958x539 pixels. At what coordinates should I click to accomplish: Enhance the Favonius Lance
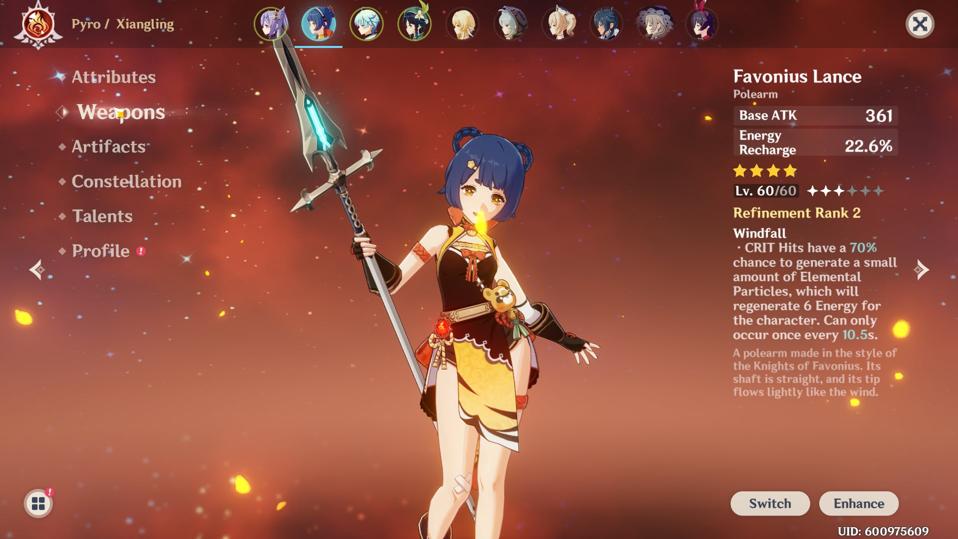point(858,503)
